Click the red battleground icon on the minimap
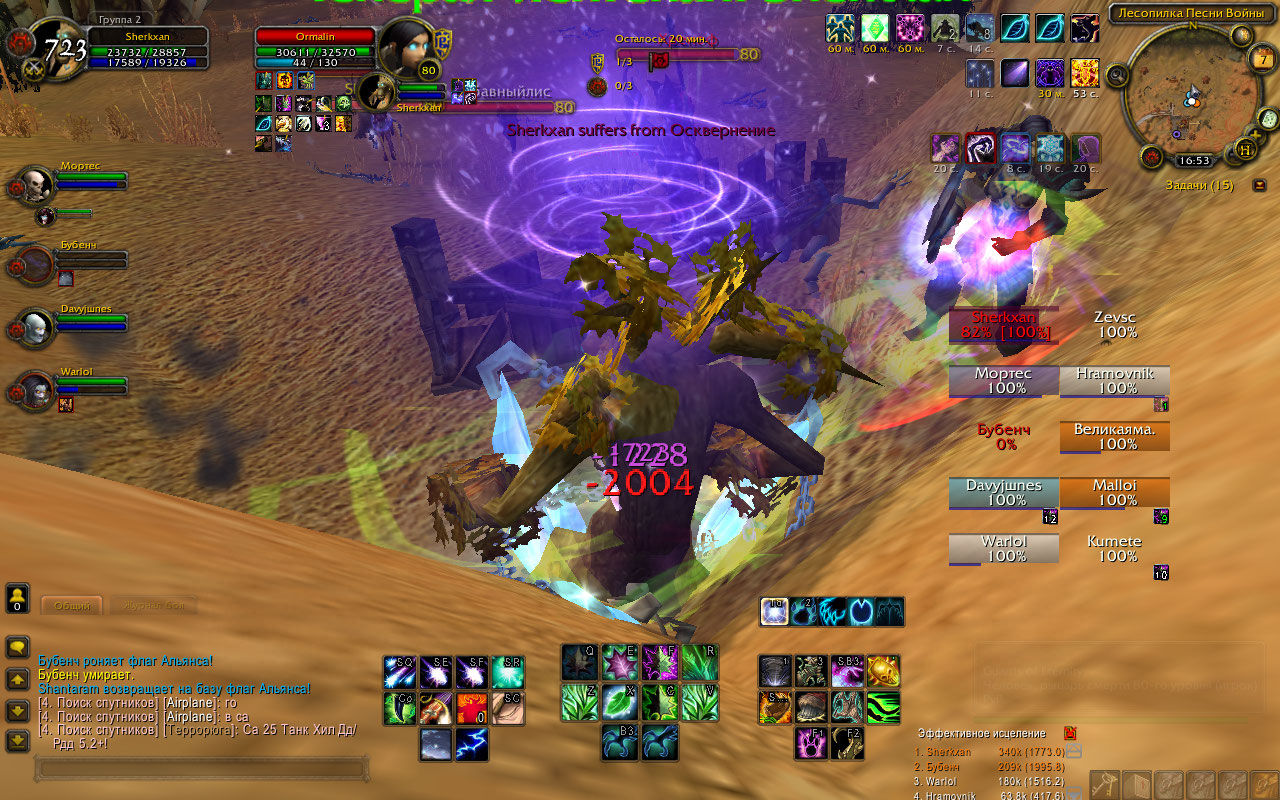Image resolution: width=1280 pixels, height=800 pixels. pyautogui.click(x=1151, y=157)
